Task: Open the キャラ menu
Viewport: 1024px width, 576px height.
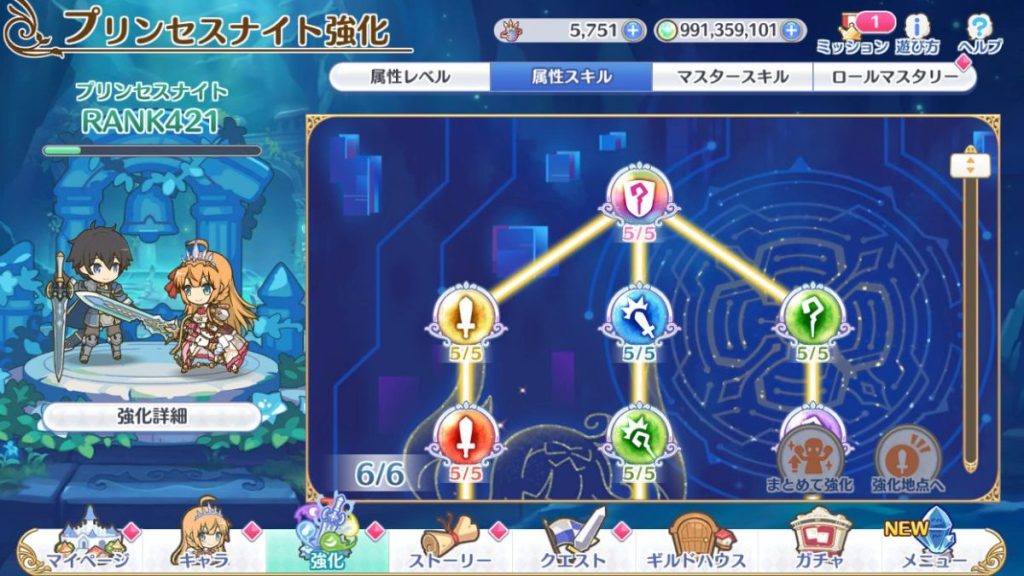Action: click(x=205, y=545)
